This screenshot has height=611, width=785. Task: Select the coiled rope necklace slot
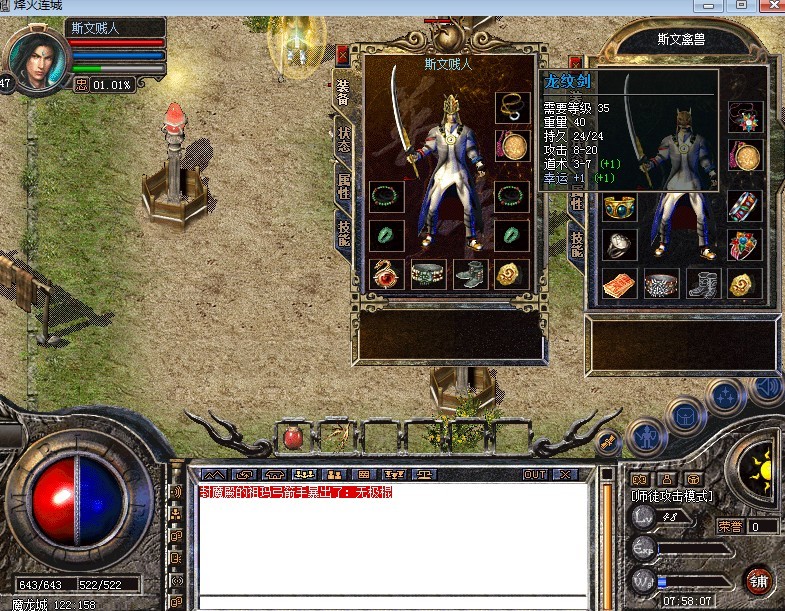pos(512,109)
